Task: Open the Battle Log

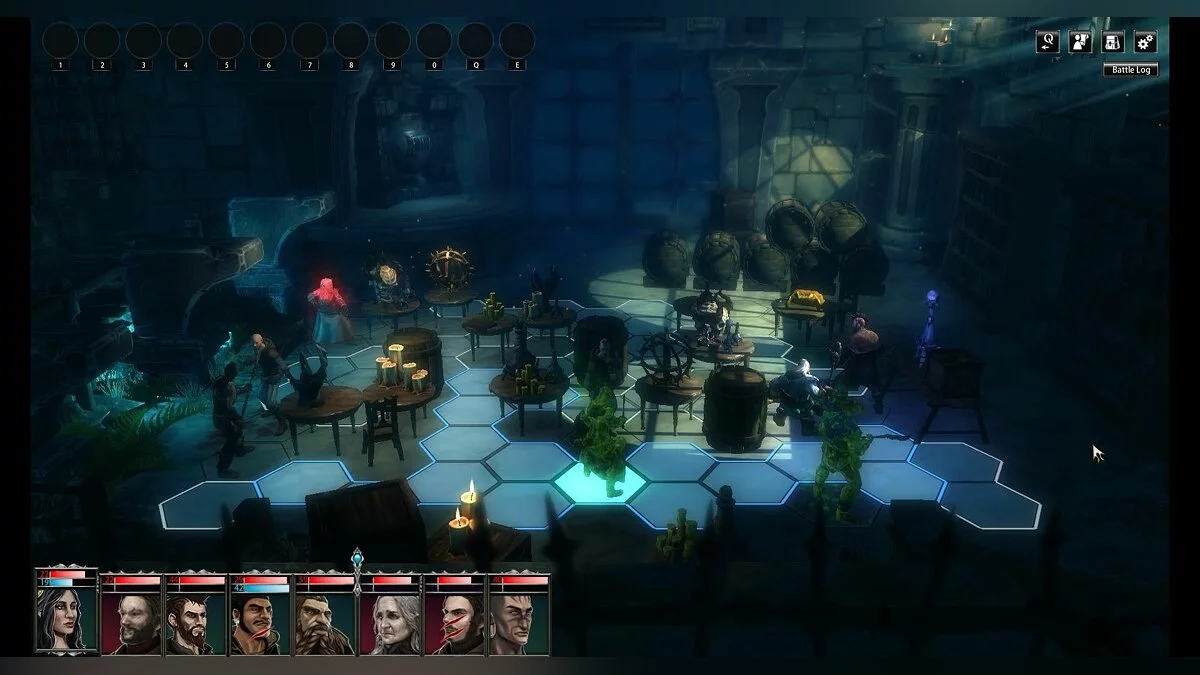Action: tap(1130, 69)
